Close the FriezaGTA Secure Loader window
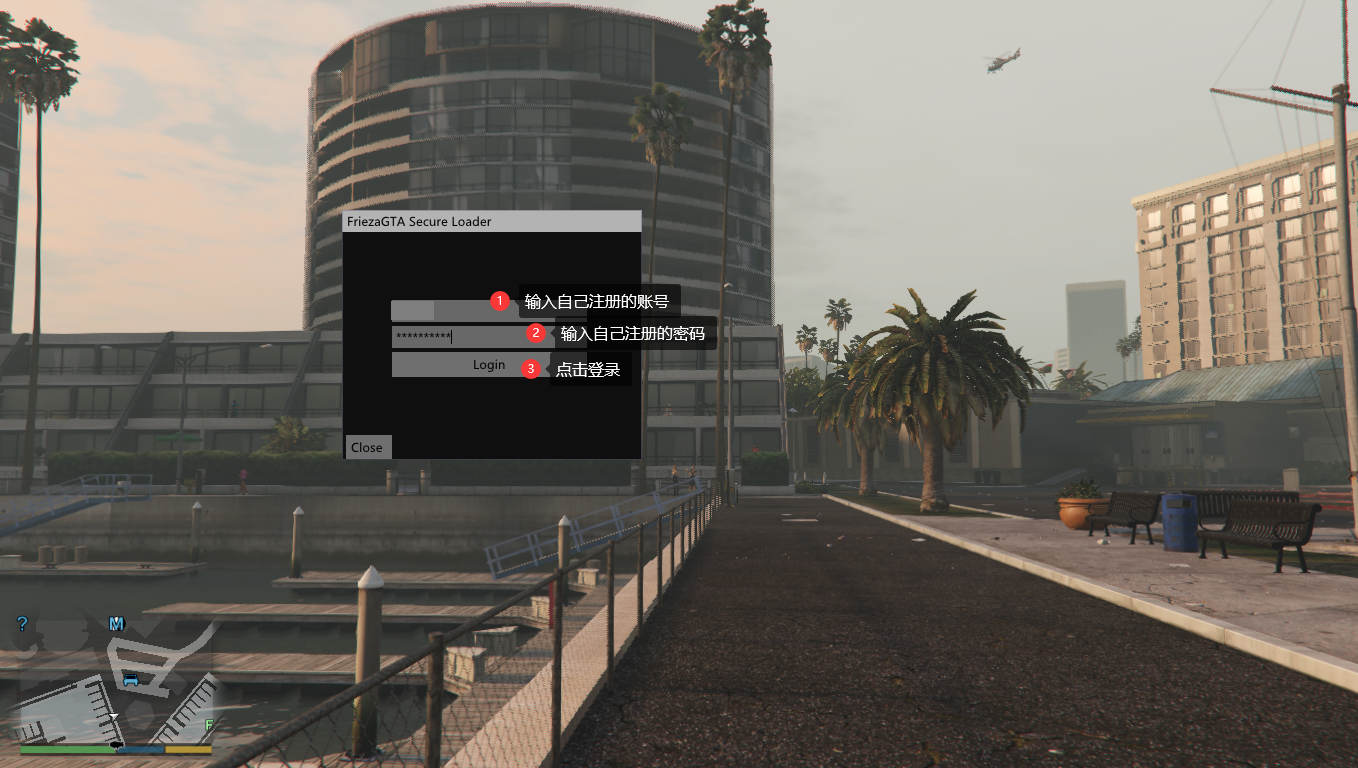 [x=367, y=447]
